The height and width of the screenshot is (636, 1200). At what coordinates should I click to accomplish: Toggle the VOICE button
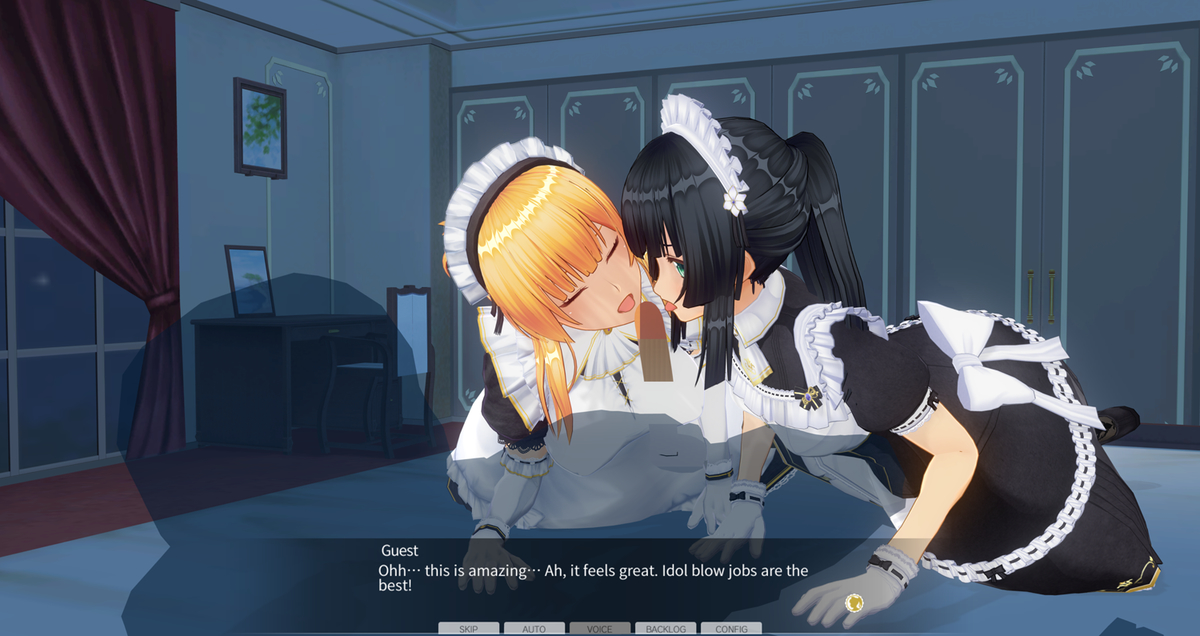(x=600, y=629)
